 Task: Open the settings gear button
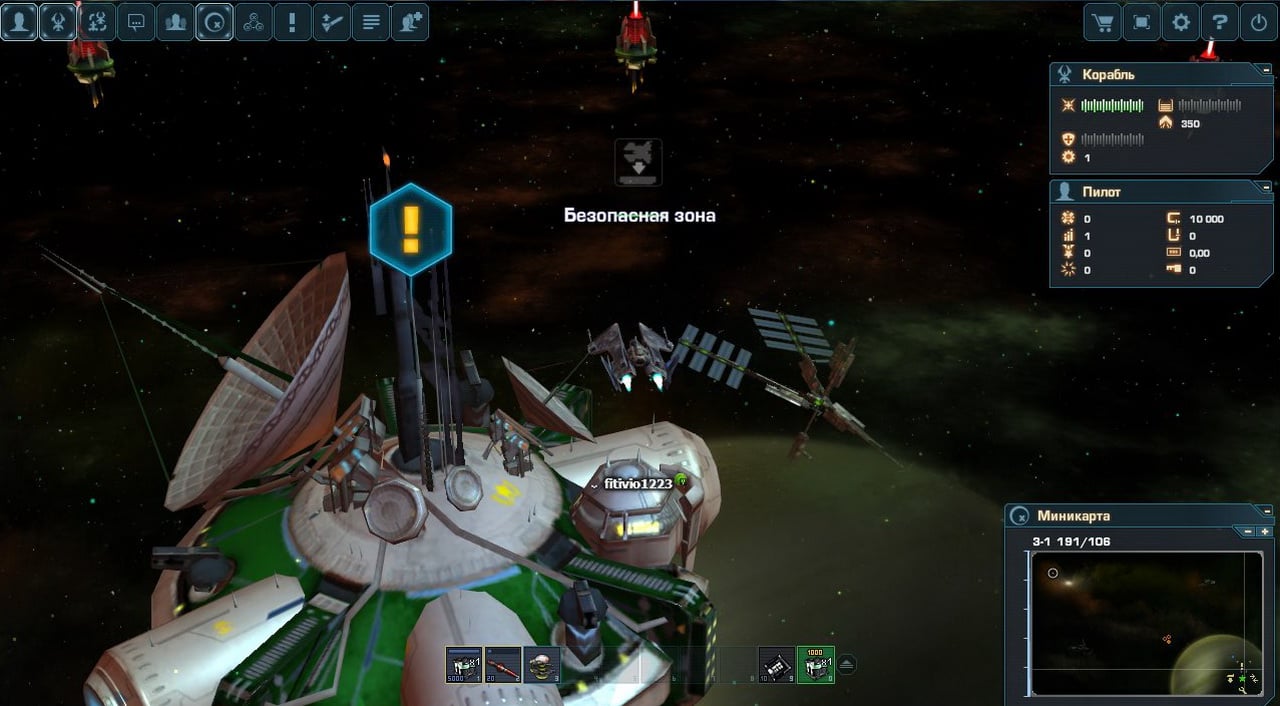click(x=1181, y=22)
